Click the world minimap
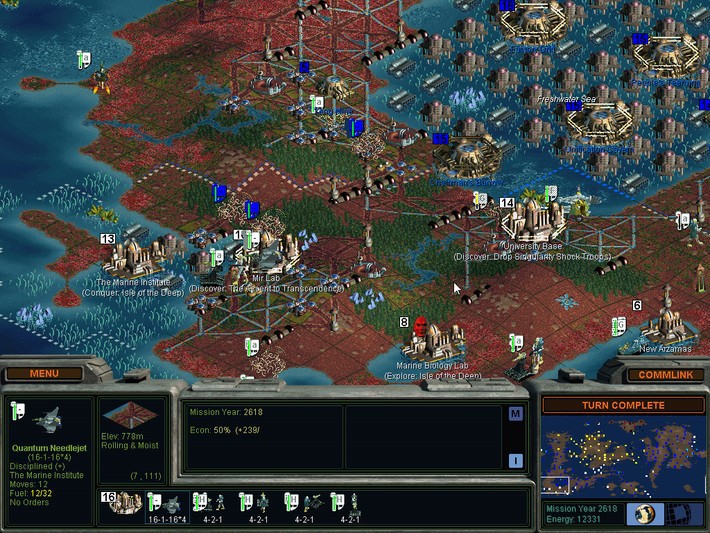Viewport: 710px width, 533px height. tap(623, 455)
